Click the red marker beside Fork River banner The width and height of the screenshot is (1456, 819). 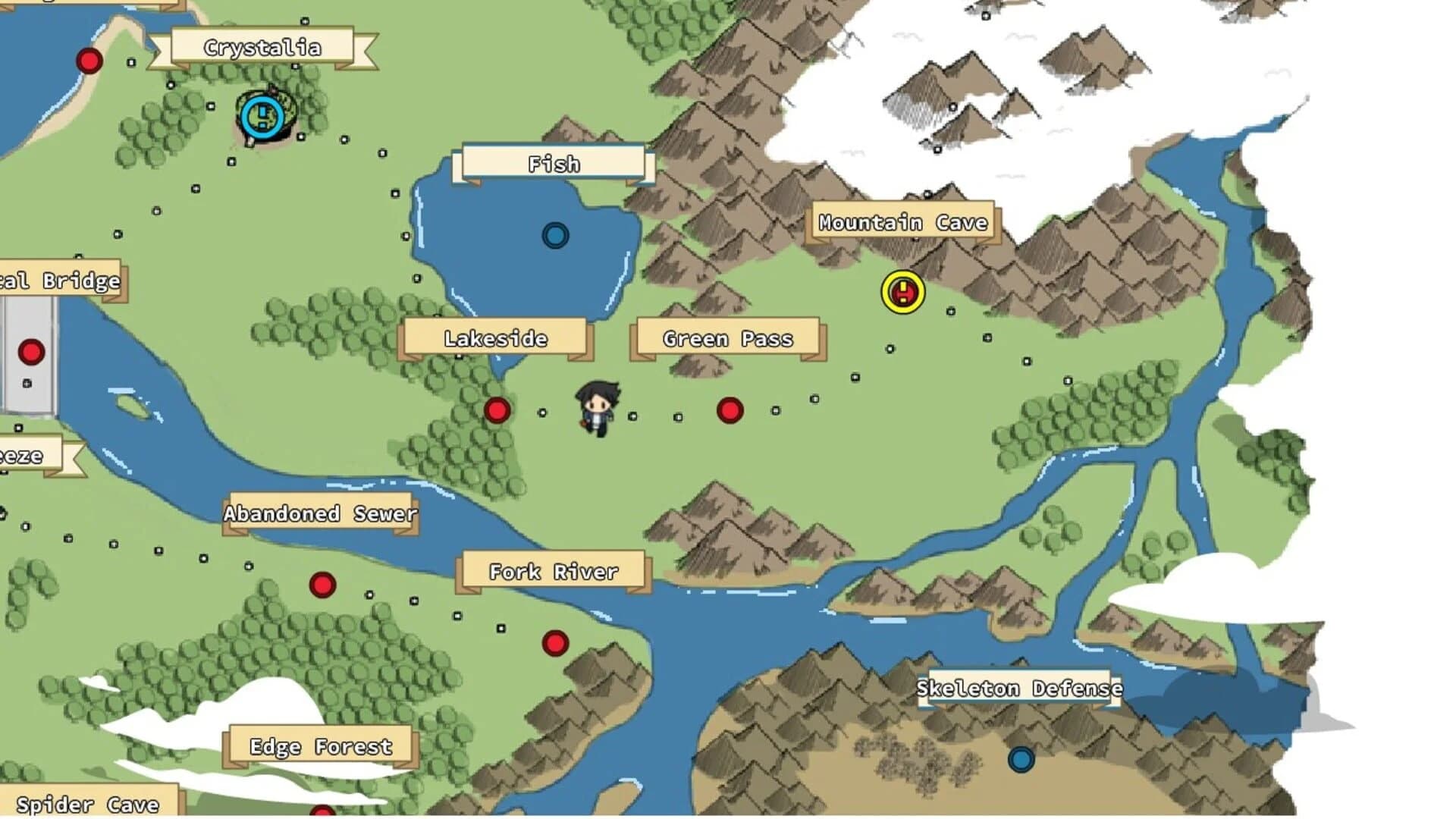point(554,644)
